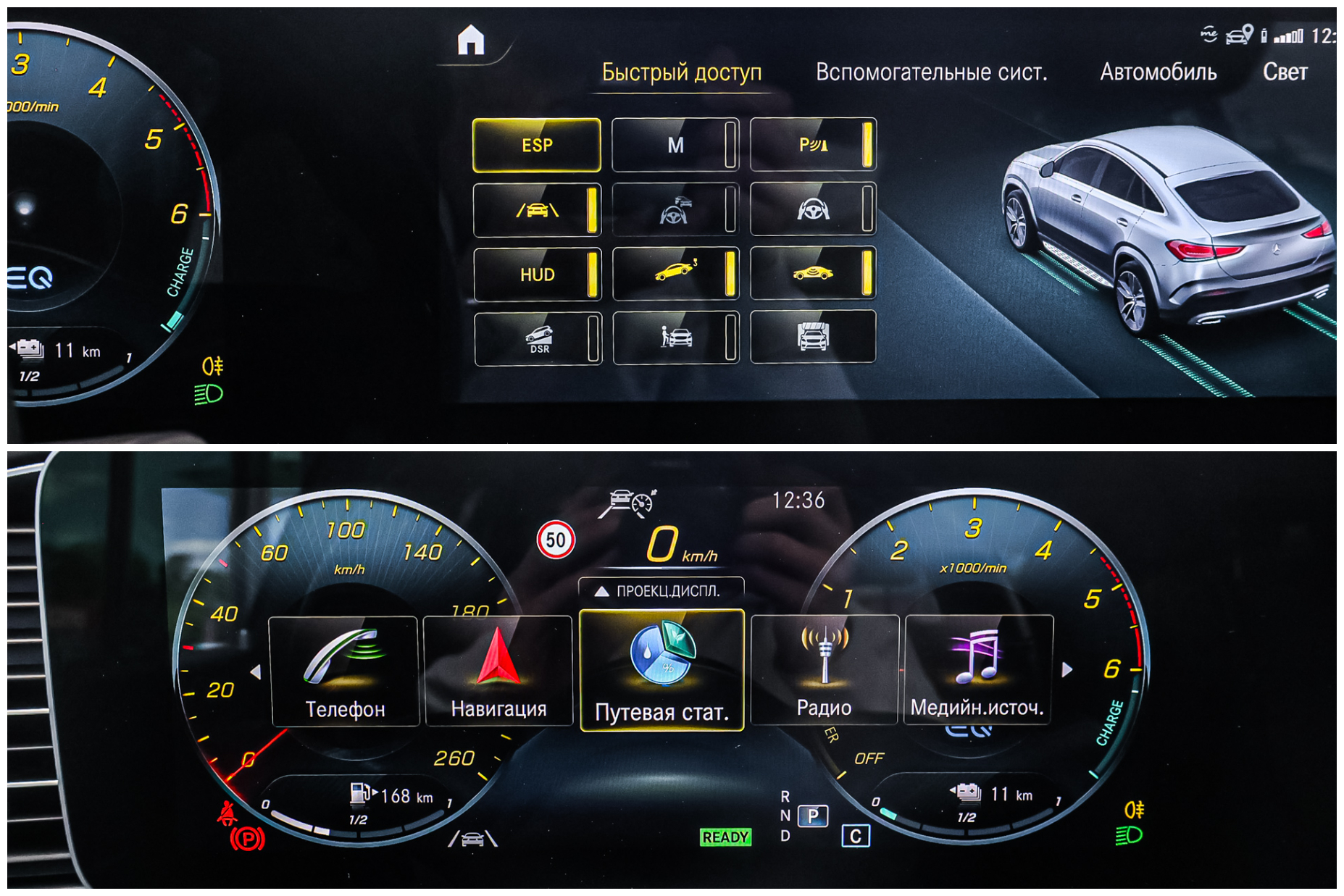Open the Навигация menu tile
1344x896 pixels.
(x=498, y=671)
